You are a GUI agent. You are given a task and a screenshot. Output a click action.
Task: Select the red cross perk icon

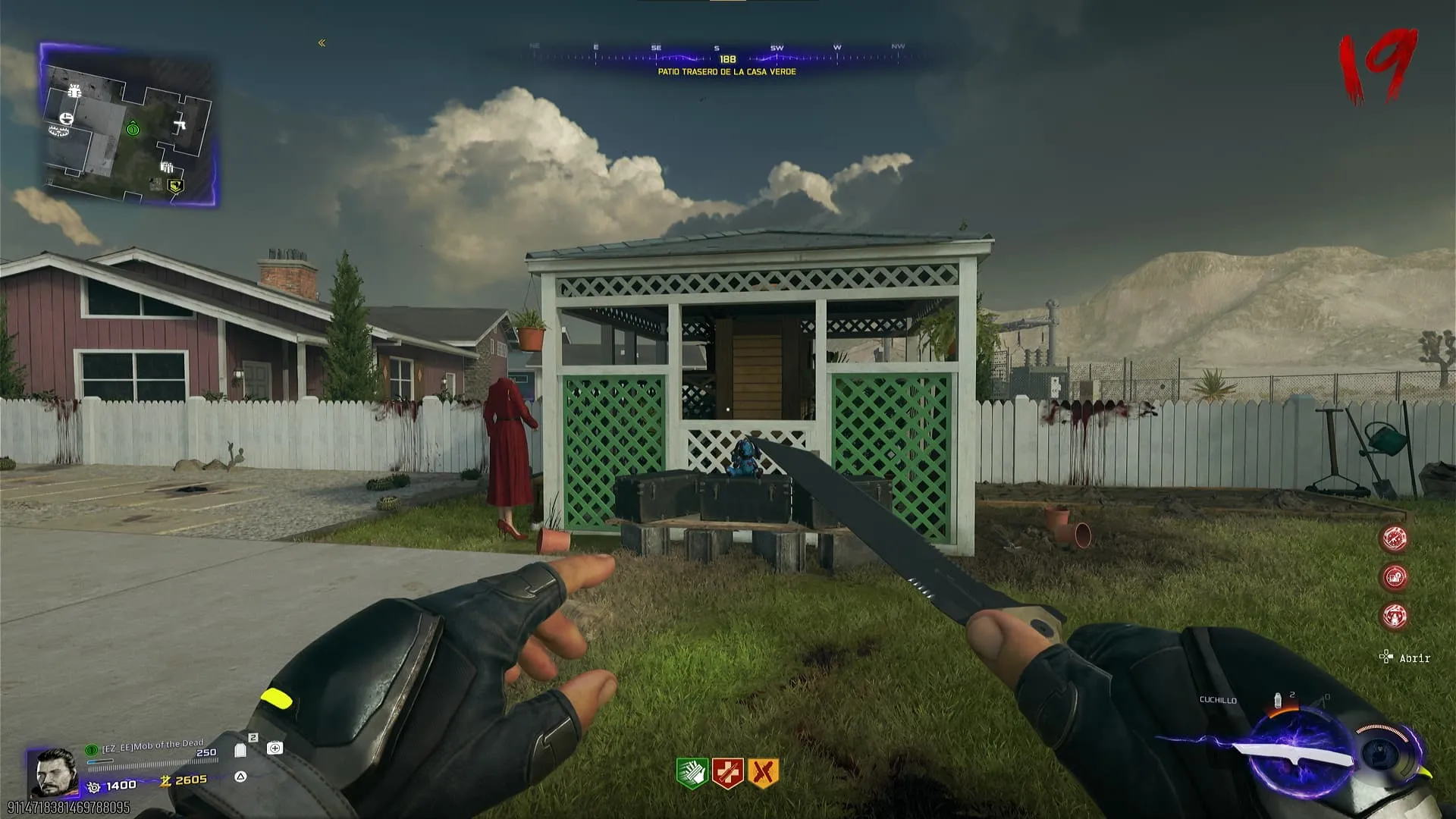point(727,773)
